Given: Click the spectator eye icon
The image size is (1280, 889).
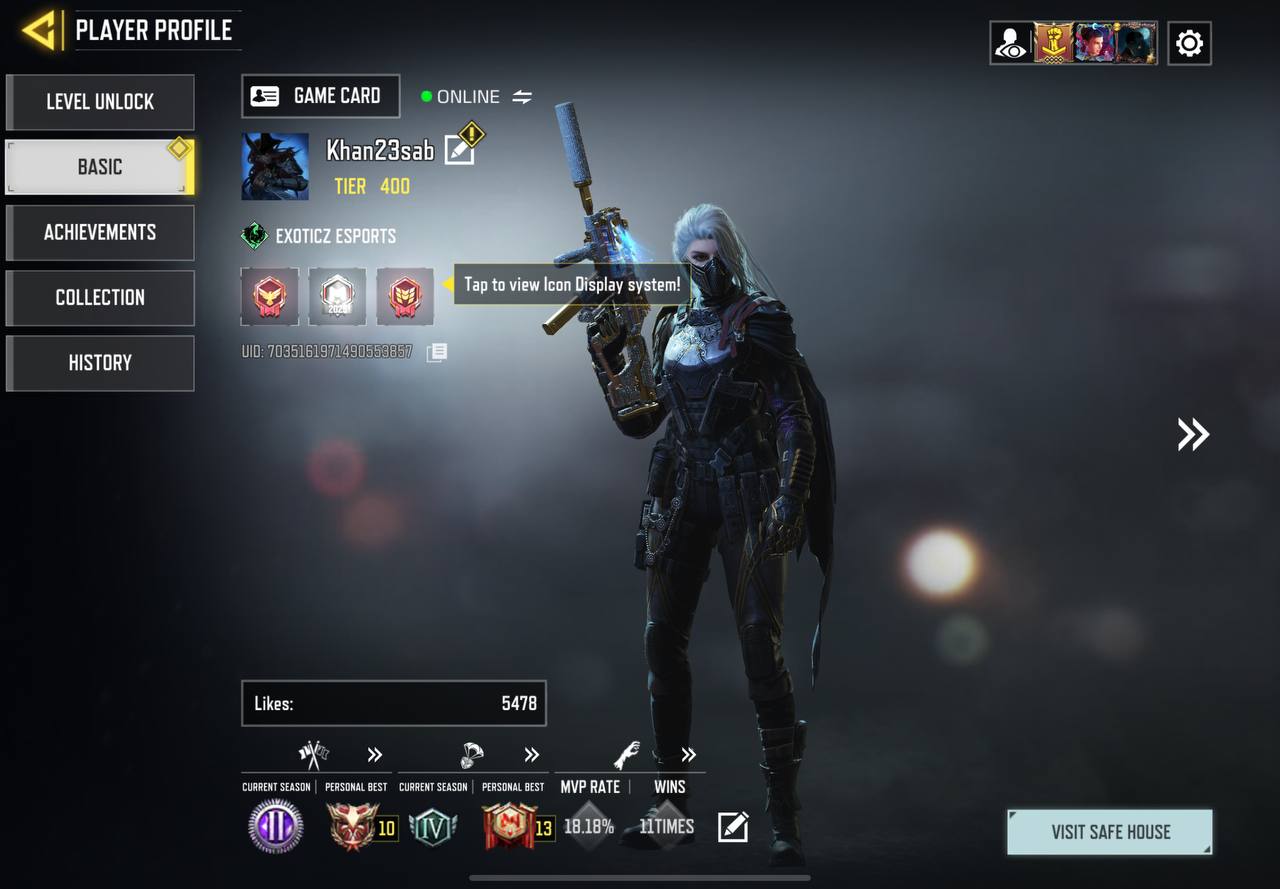Looking at the screenshot, I should click(x=1011, y=43).
